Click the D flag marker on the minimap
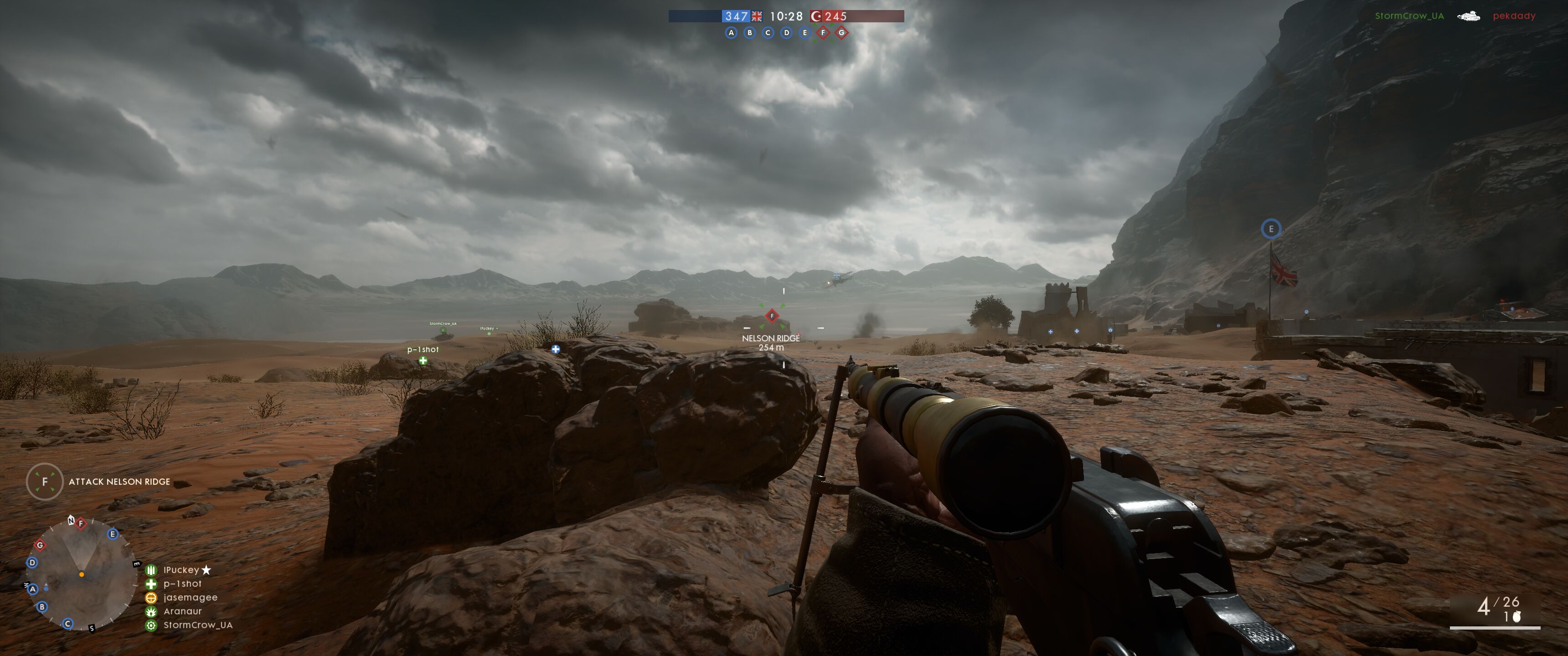This screenshot has height=656, width=1568. pos(32,562)
